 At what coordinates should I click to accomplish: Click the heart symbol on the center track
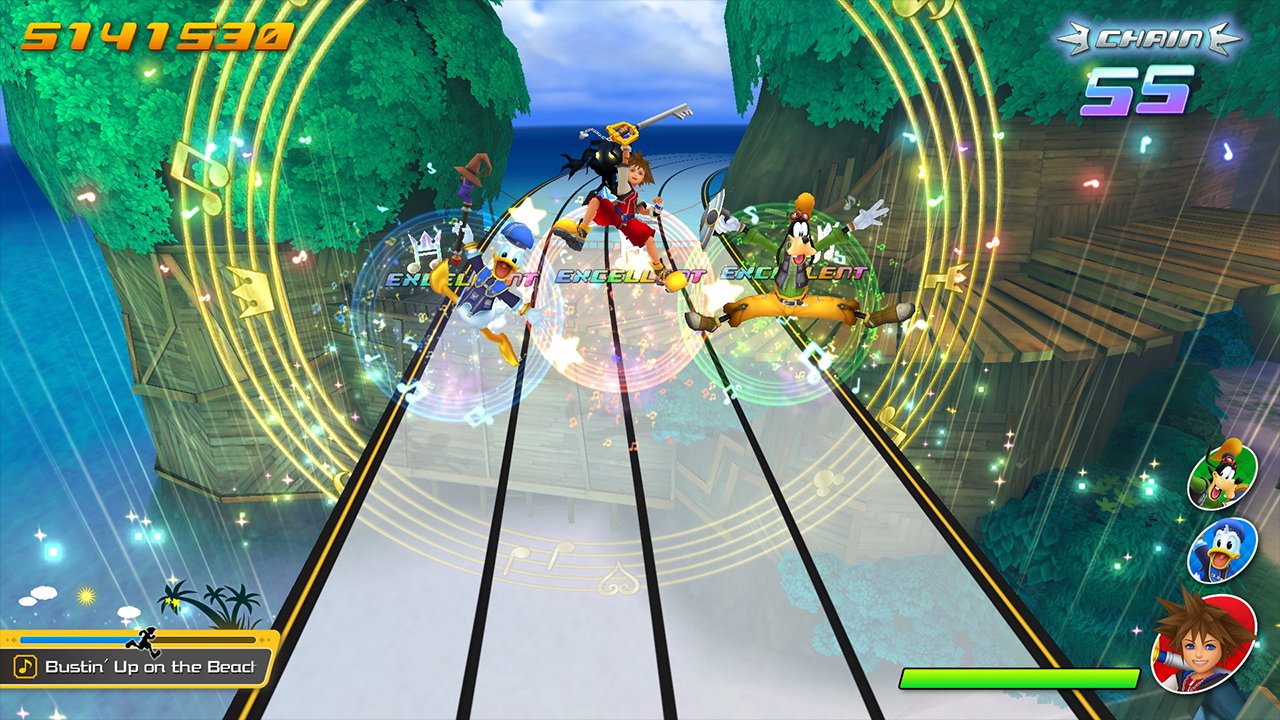pyautogui.click(x=620, y=580)
